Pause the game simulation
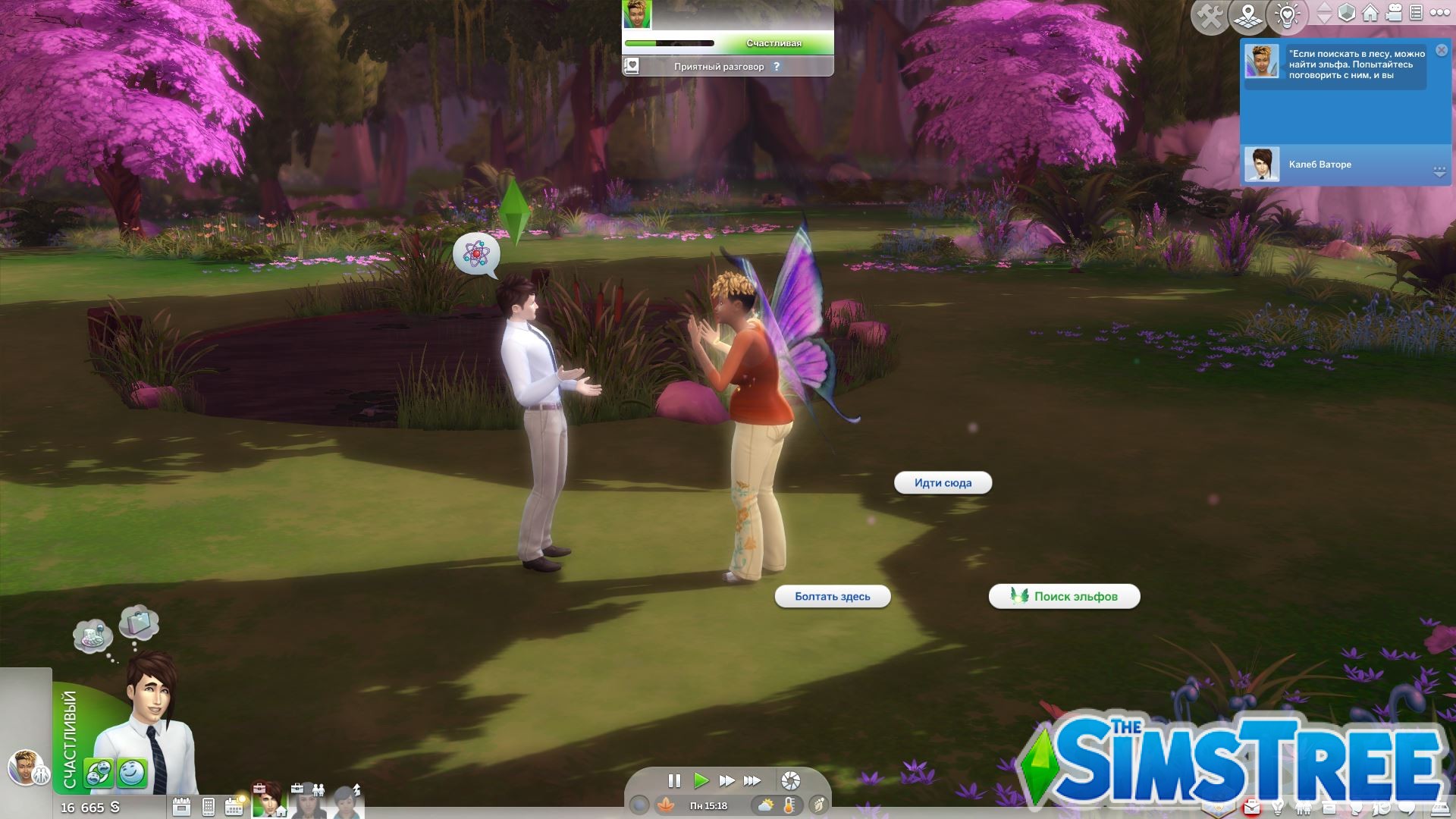Image resolution: width=1456 pixels, height=819 pixels. [x=674, y=780]
